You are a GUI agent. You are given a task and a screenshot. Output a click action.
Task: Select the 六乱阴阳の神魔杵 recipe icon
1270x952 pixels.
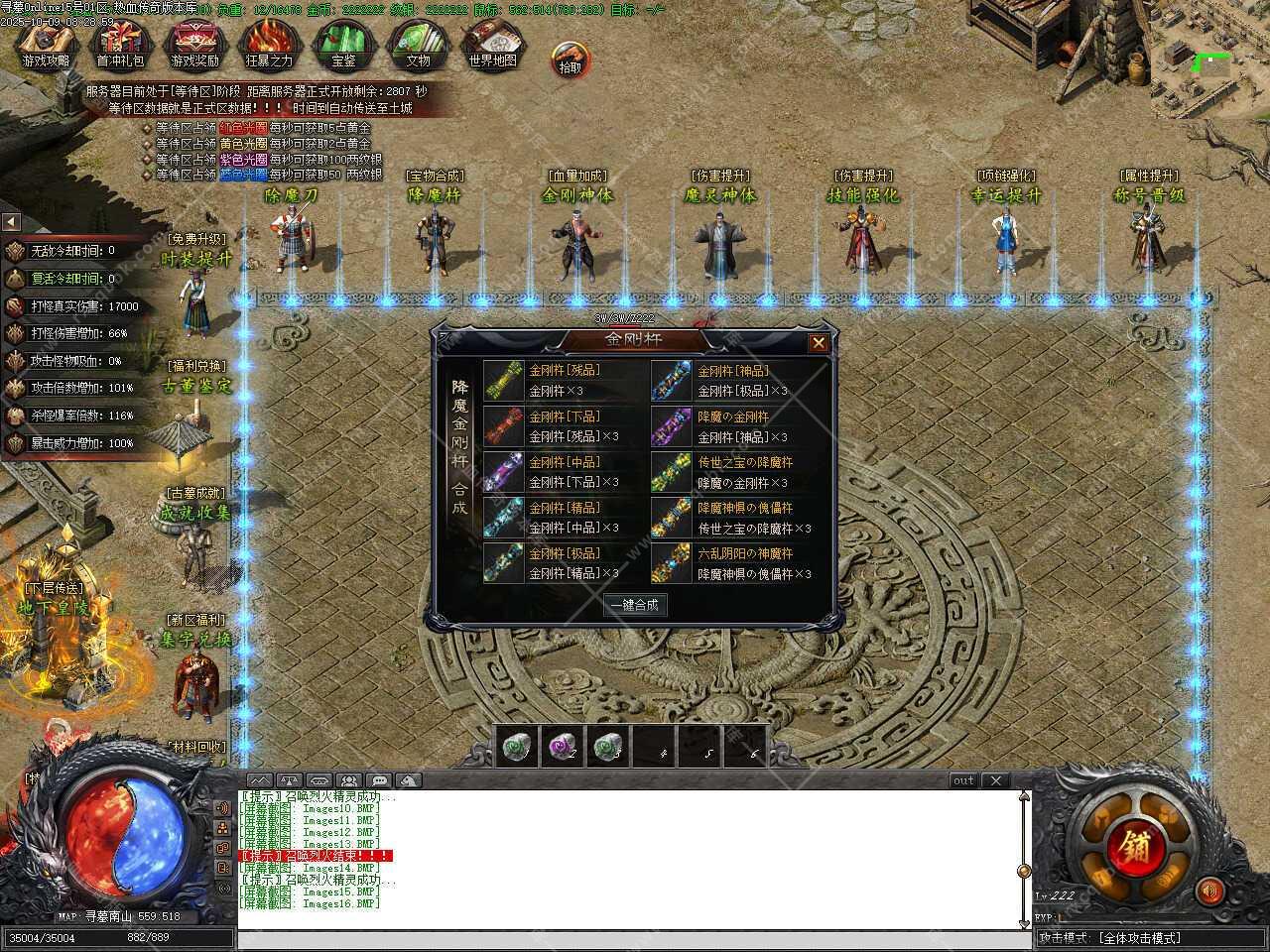tap(672, 562)
